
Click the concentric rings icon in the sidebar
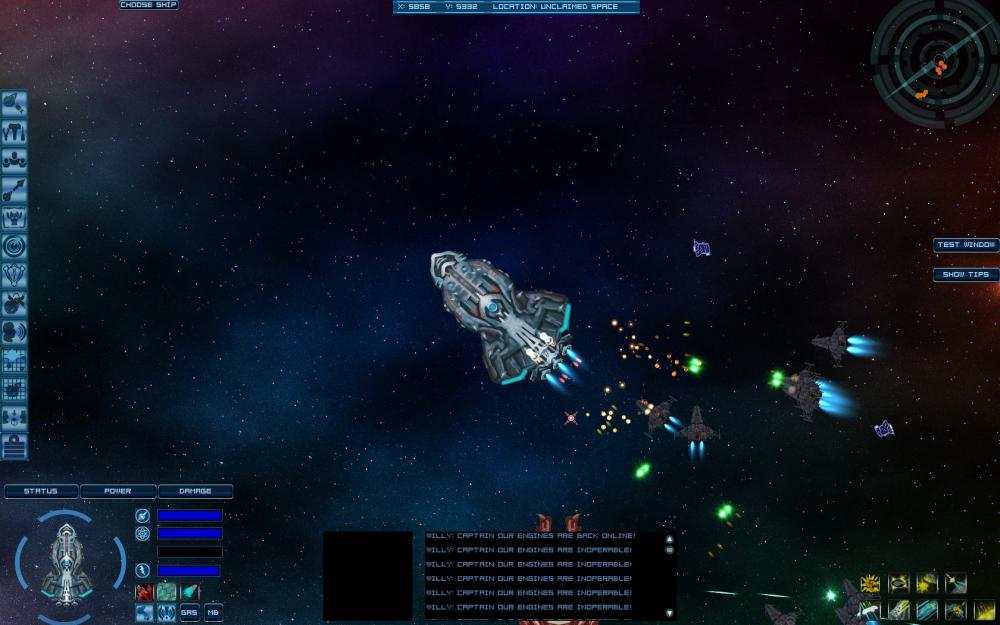14,246
